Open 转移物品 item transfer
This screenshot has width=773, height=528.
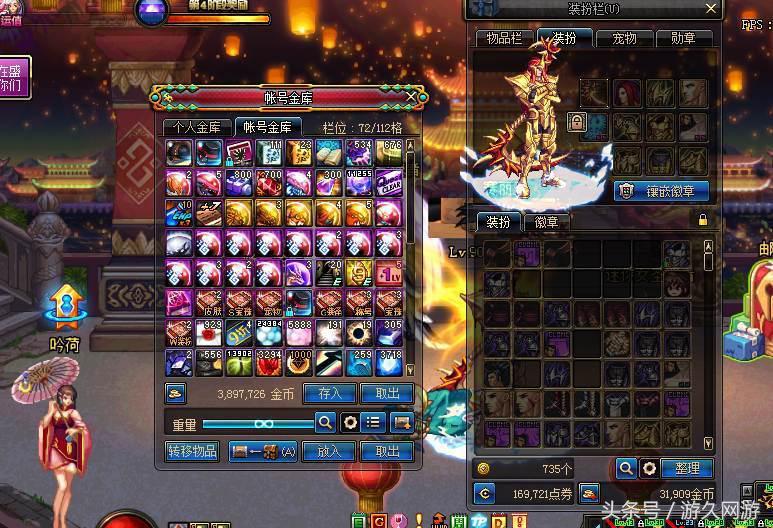pyautogui.click(x=192, y=452)
